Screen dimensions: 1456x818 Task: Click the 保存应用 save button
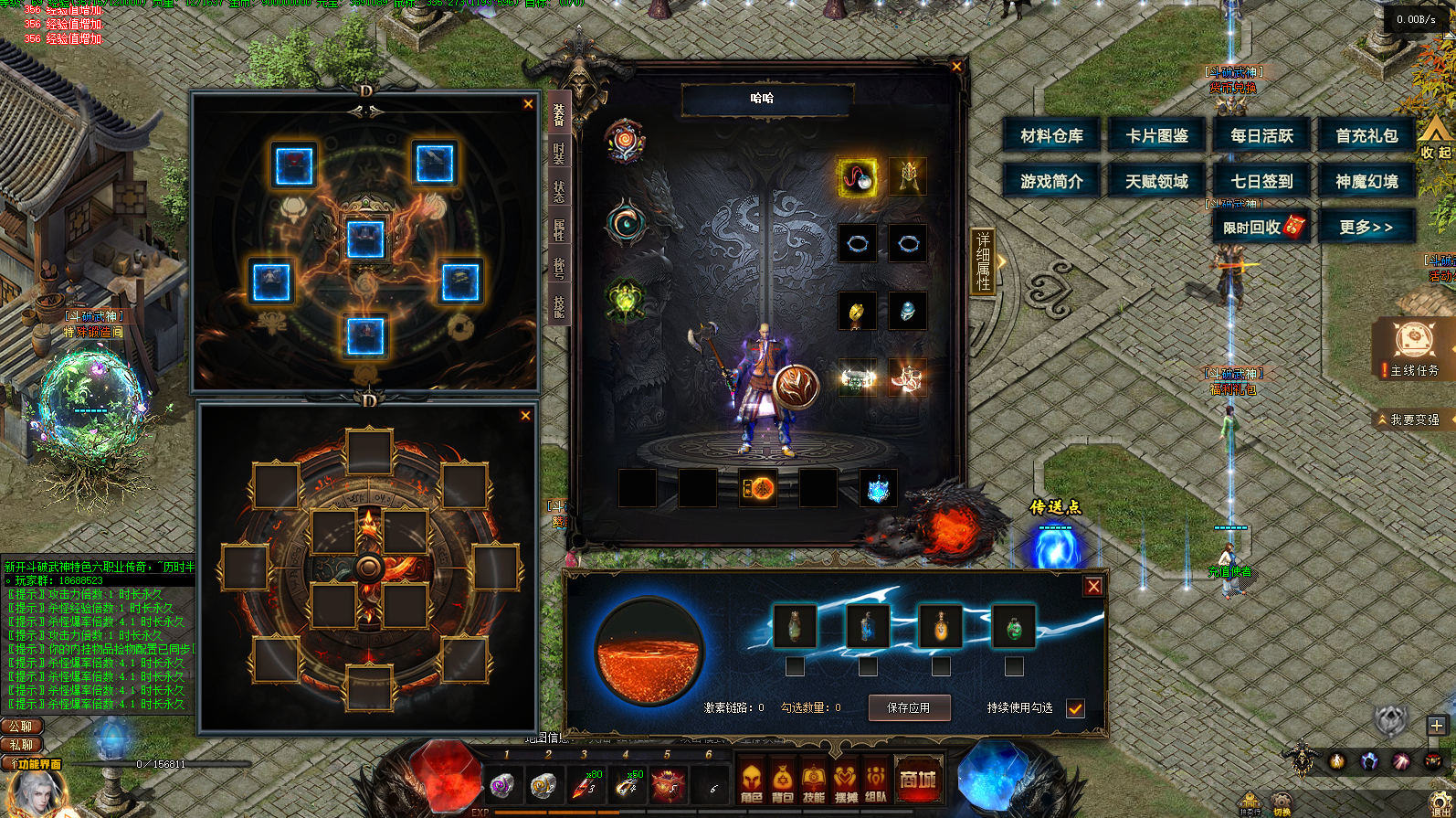pos(908,707)
